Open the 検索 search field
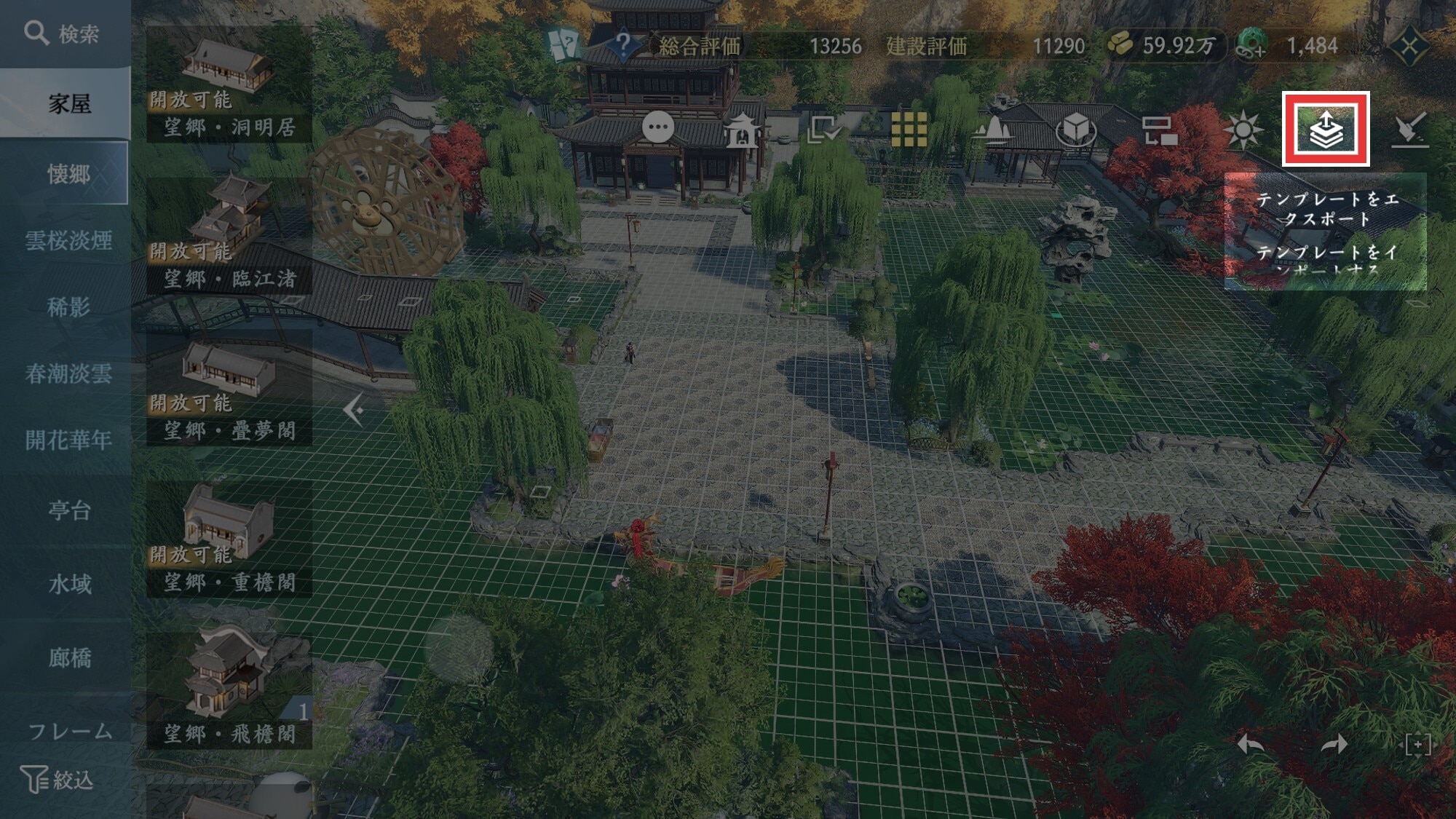The width and height of the screenshot is (1456, 819). click(x=64, y=33)
